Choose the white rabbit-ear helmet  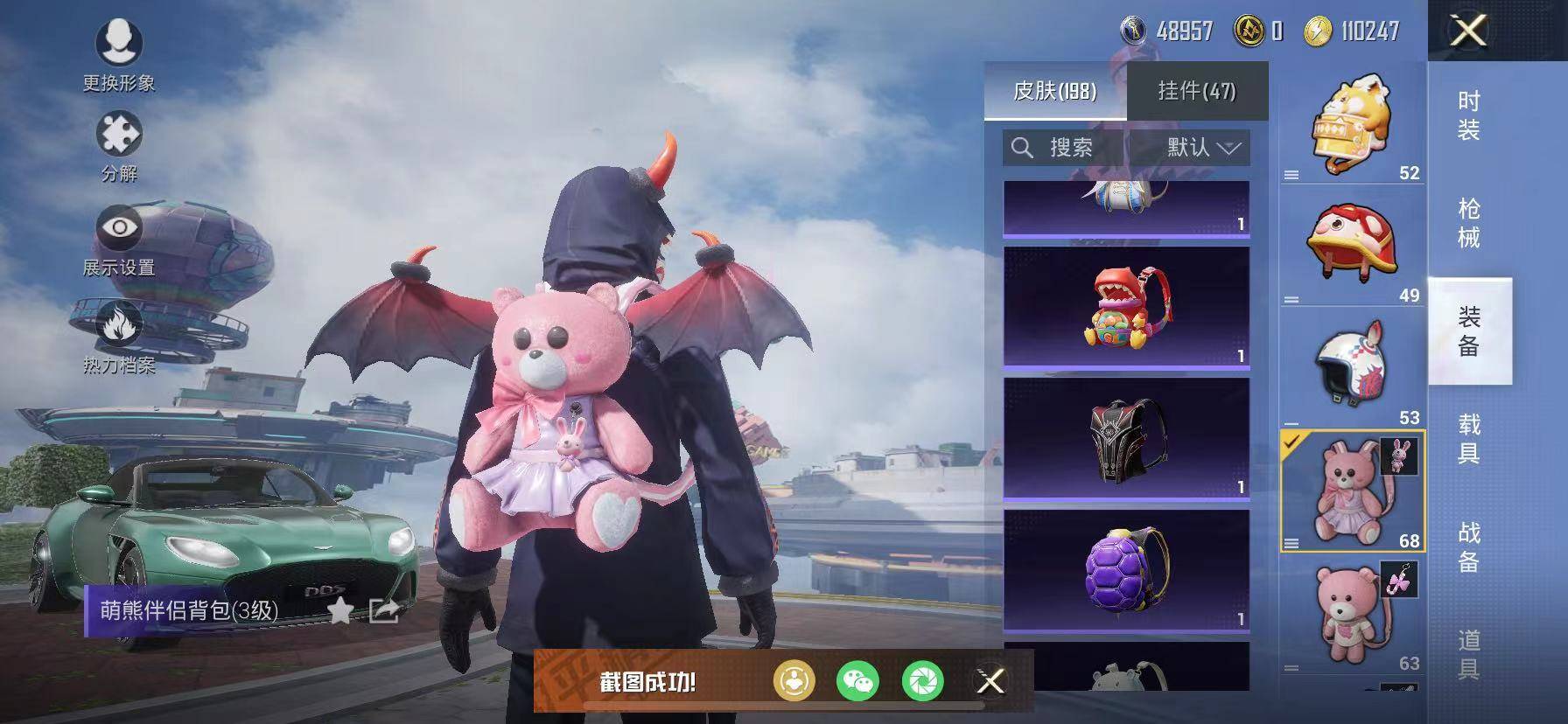coord(1352,367)
